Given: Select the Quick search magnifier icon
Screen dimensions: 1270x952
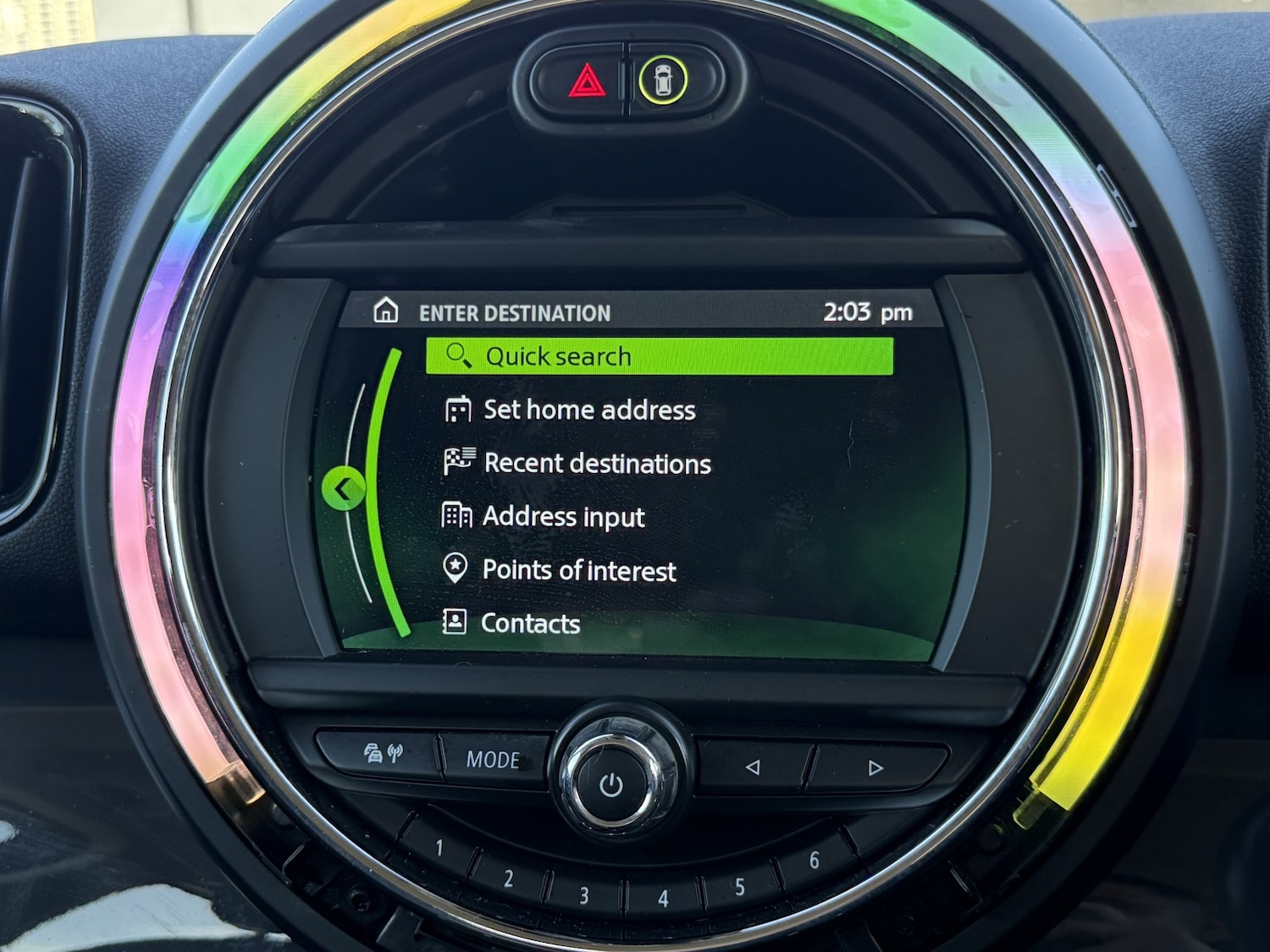Looking at the screenshot, I should point(458,356).
